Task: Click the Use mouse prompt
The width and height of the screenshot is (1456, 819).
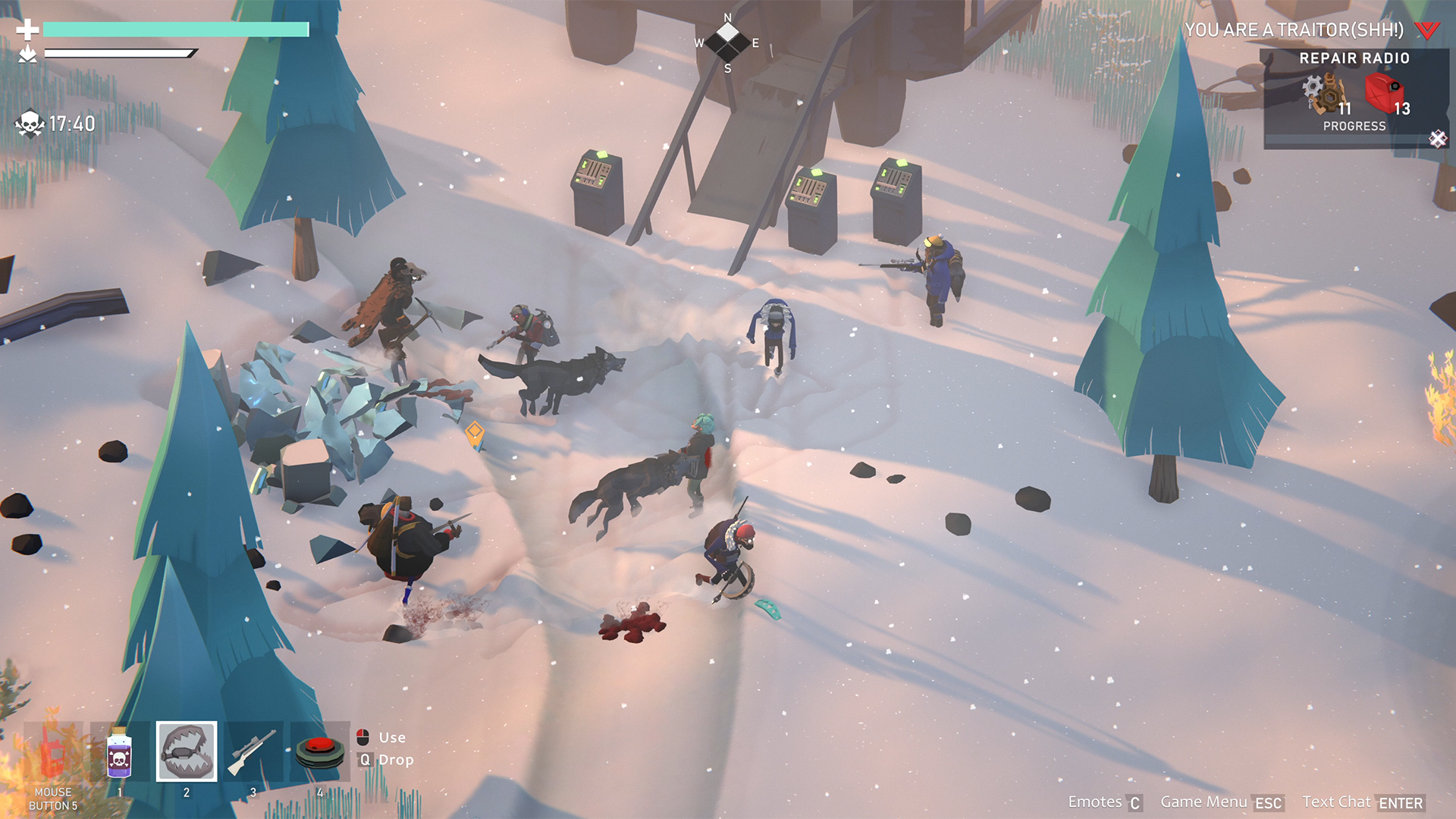Action: click(x=384, y=737)
